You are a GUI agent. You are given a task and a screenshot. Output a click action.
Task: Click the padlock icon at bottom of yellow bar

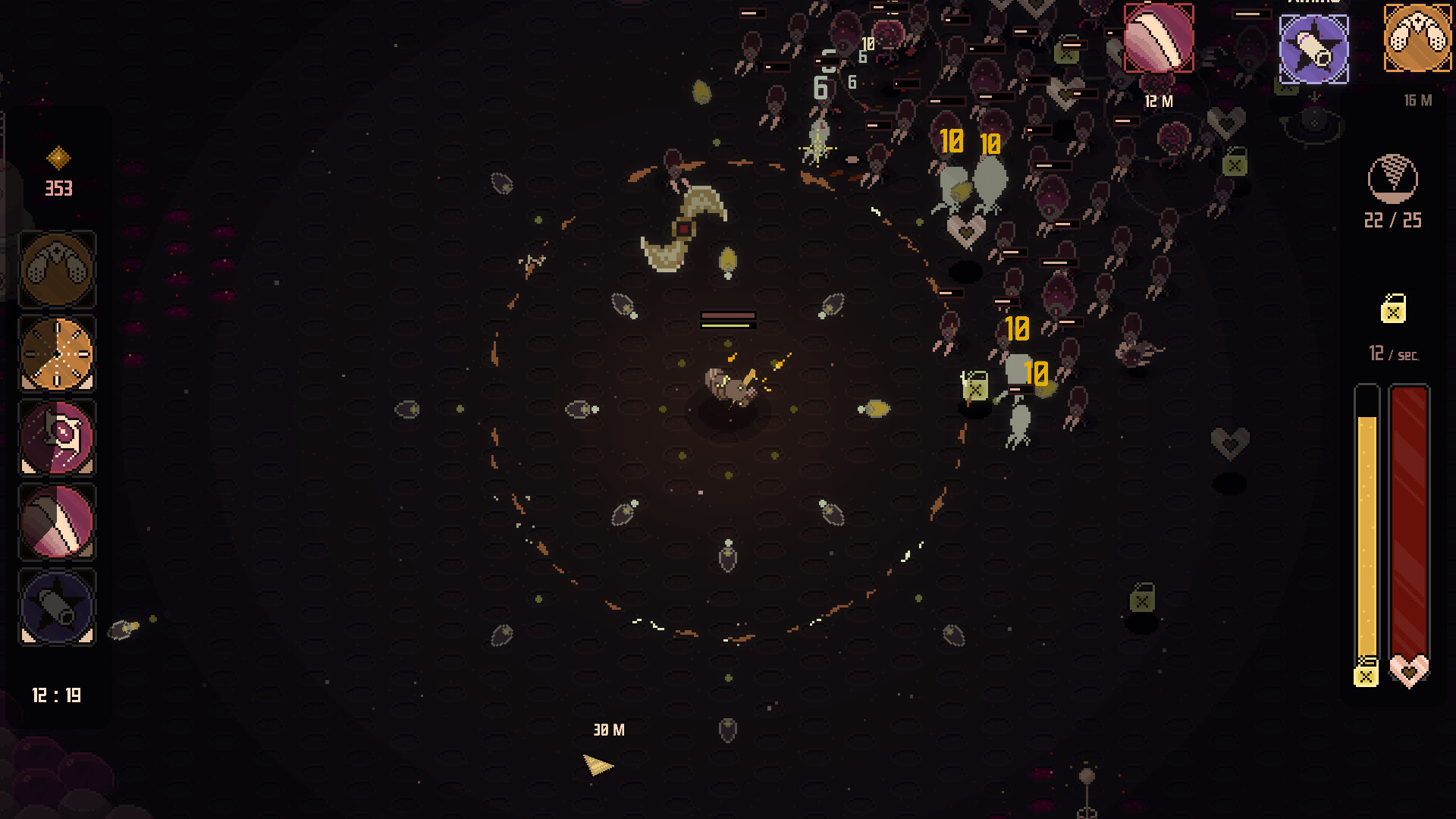pyautogui.click(x=1367, y=675)
